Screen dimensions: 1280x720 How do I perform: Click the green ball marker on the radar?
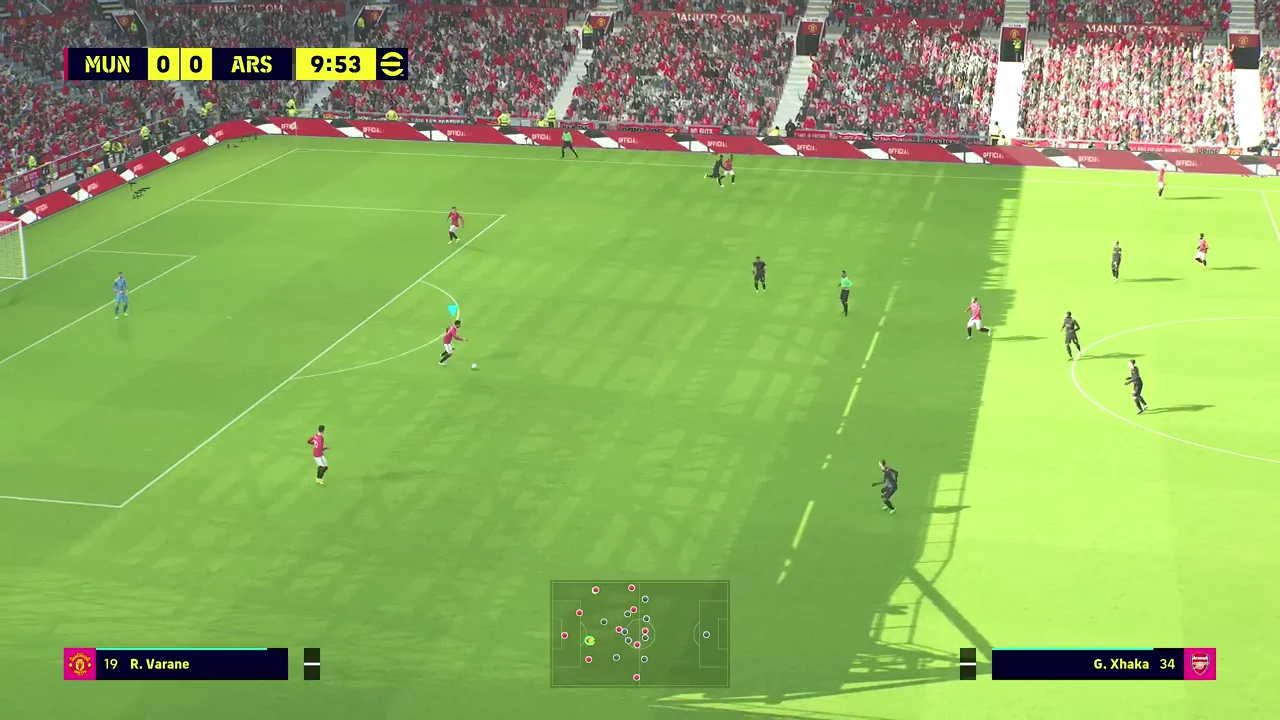589,640
